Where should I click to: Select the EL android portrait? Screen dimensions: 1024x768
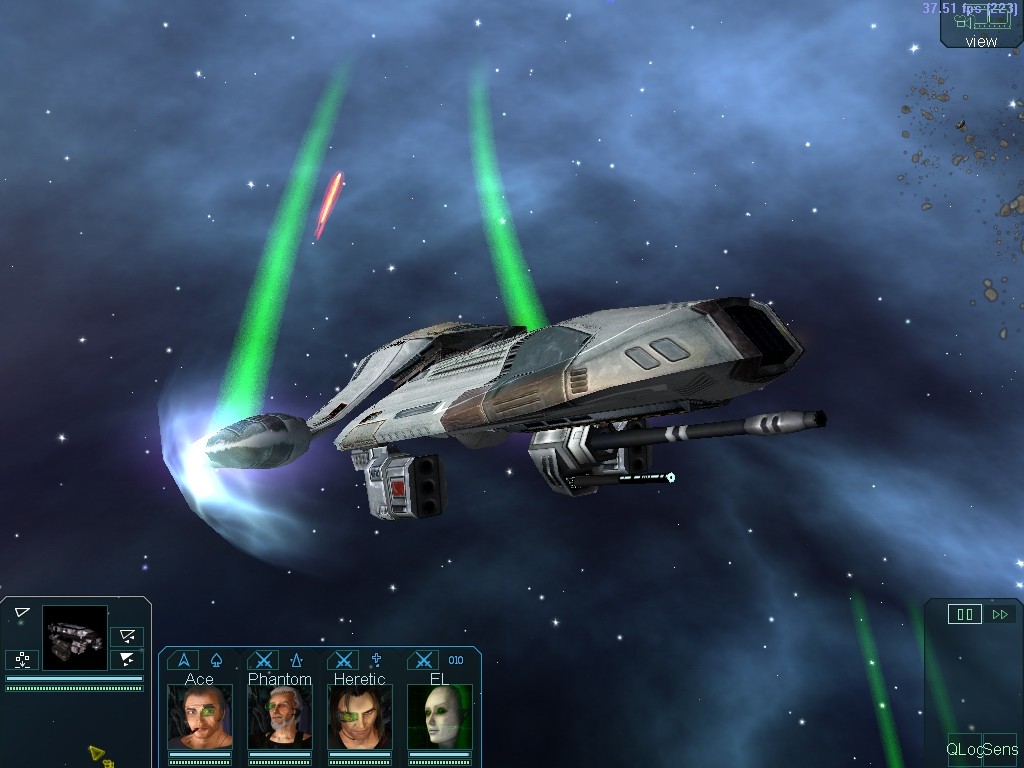point(440,716)
